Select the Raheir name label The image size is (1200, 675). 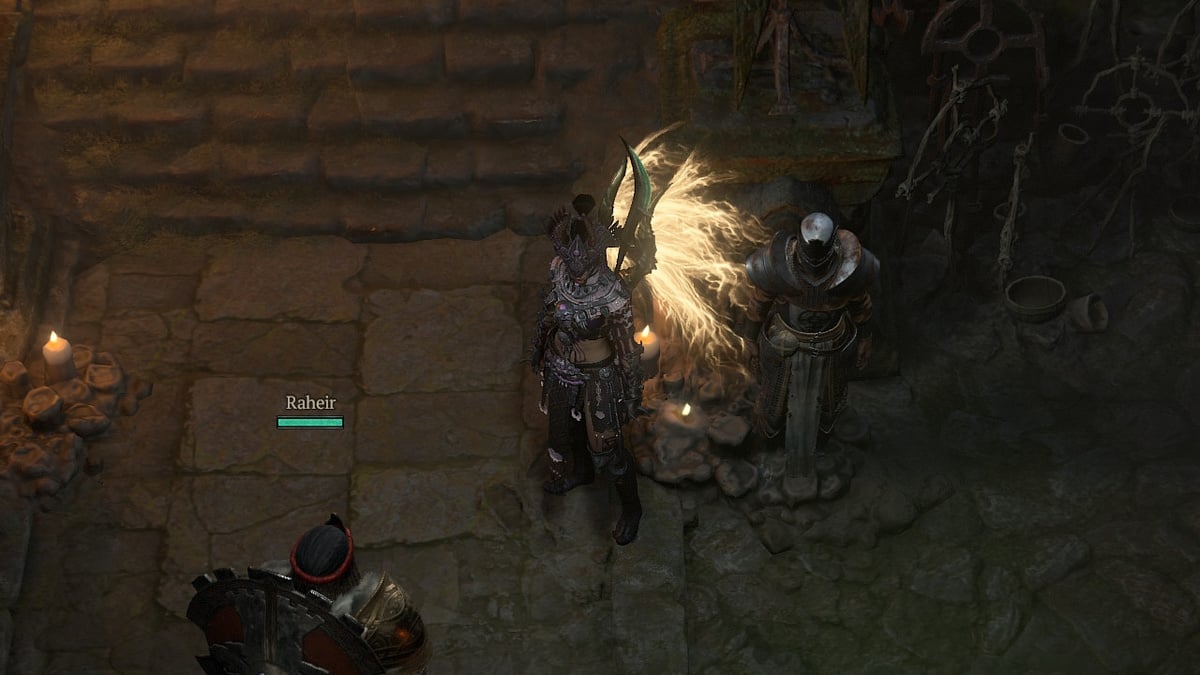[x=310, y=403]
